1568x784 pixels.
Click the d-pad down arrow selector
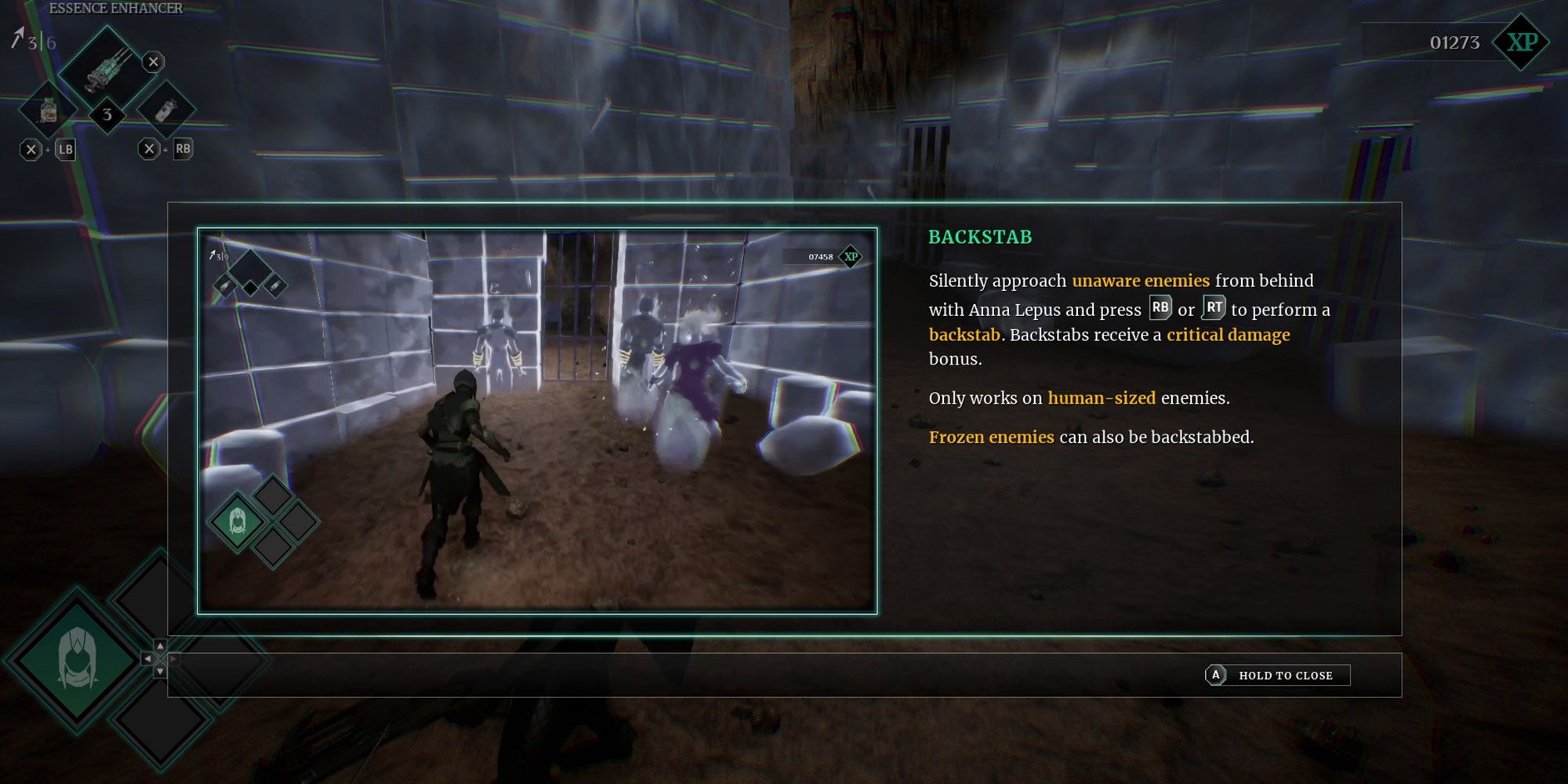click(160, 672)
